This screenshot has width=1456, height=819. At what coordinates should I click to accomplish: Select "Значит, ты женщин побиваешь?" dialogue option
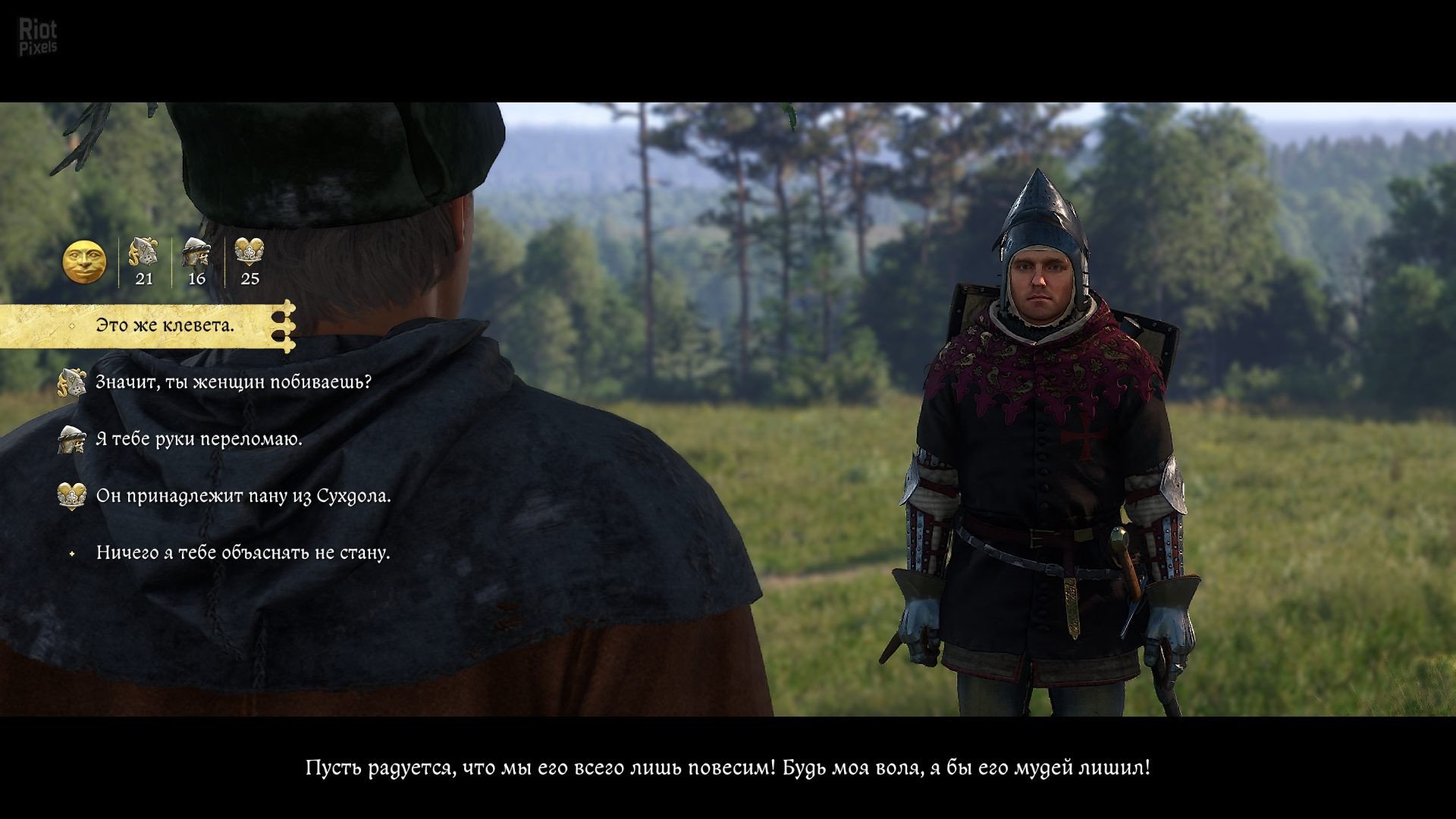233,382
